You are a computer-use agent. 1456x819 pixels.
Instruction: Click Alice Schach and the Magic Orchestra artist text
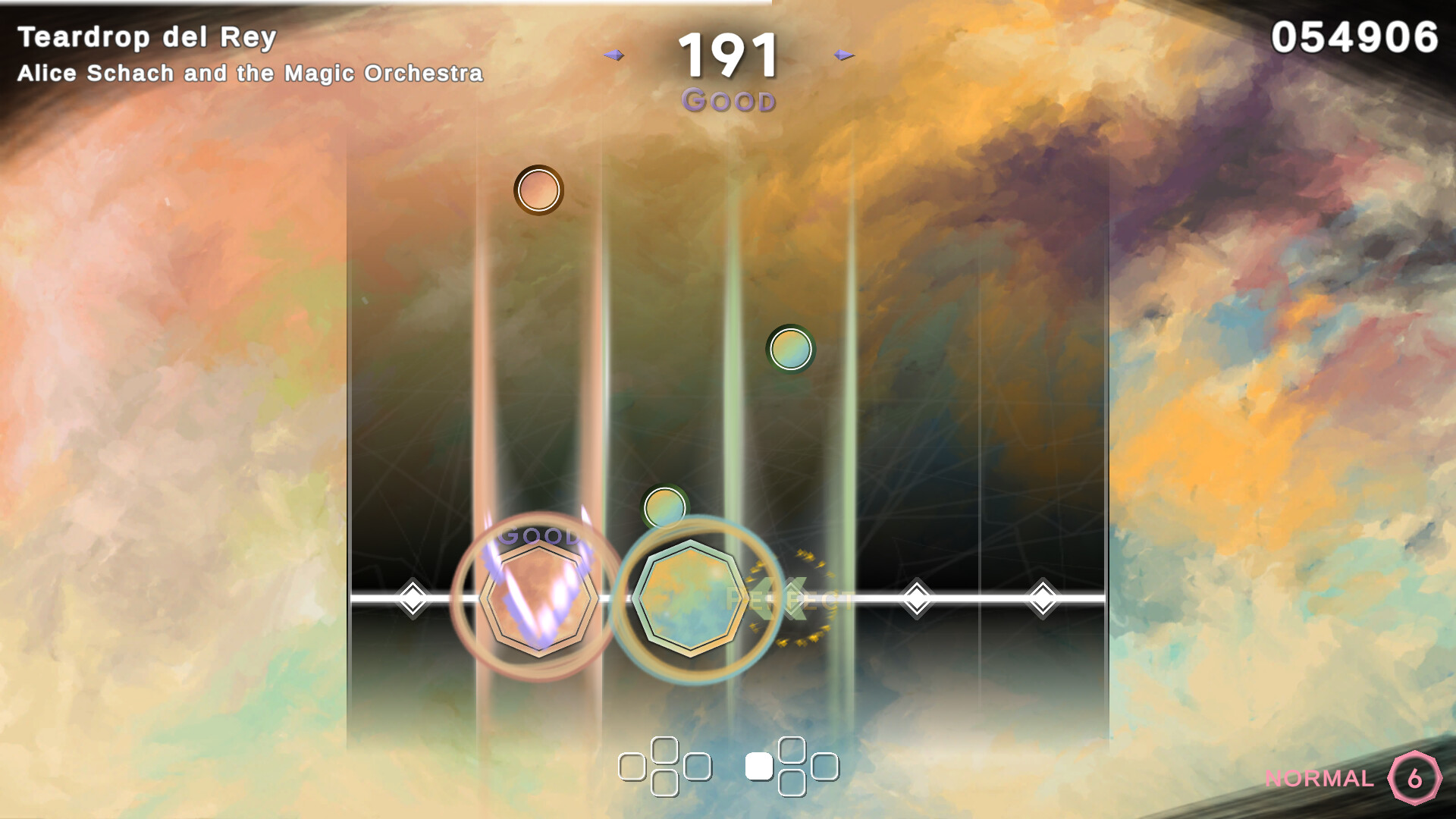[250, 73]
